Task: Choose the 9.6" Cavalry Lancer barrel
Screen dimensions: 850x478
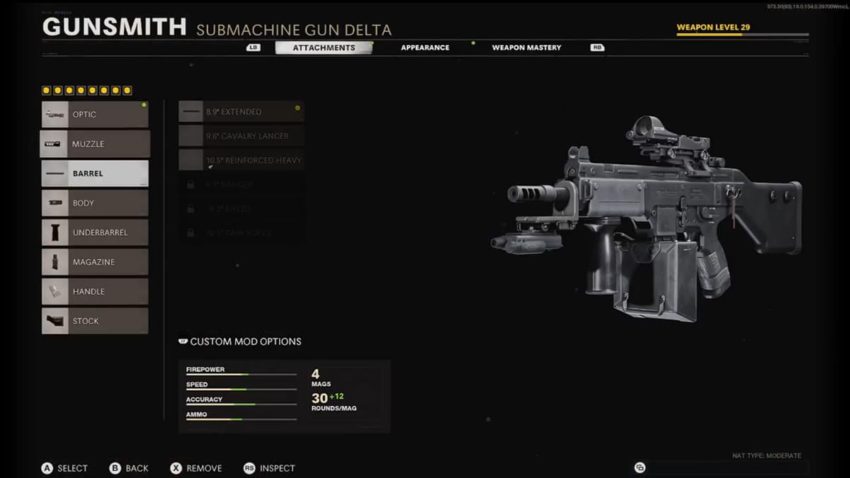Action: coord(241,135)
